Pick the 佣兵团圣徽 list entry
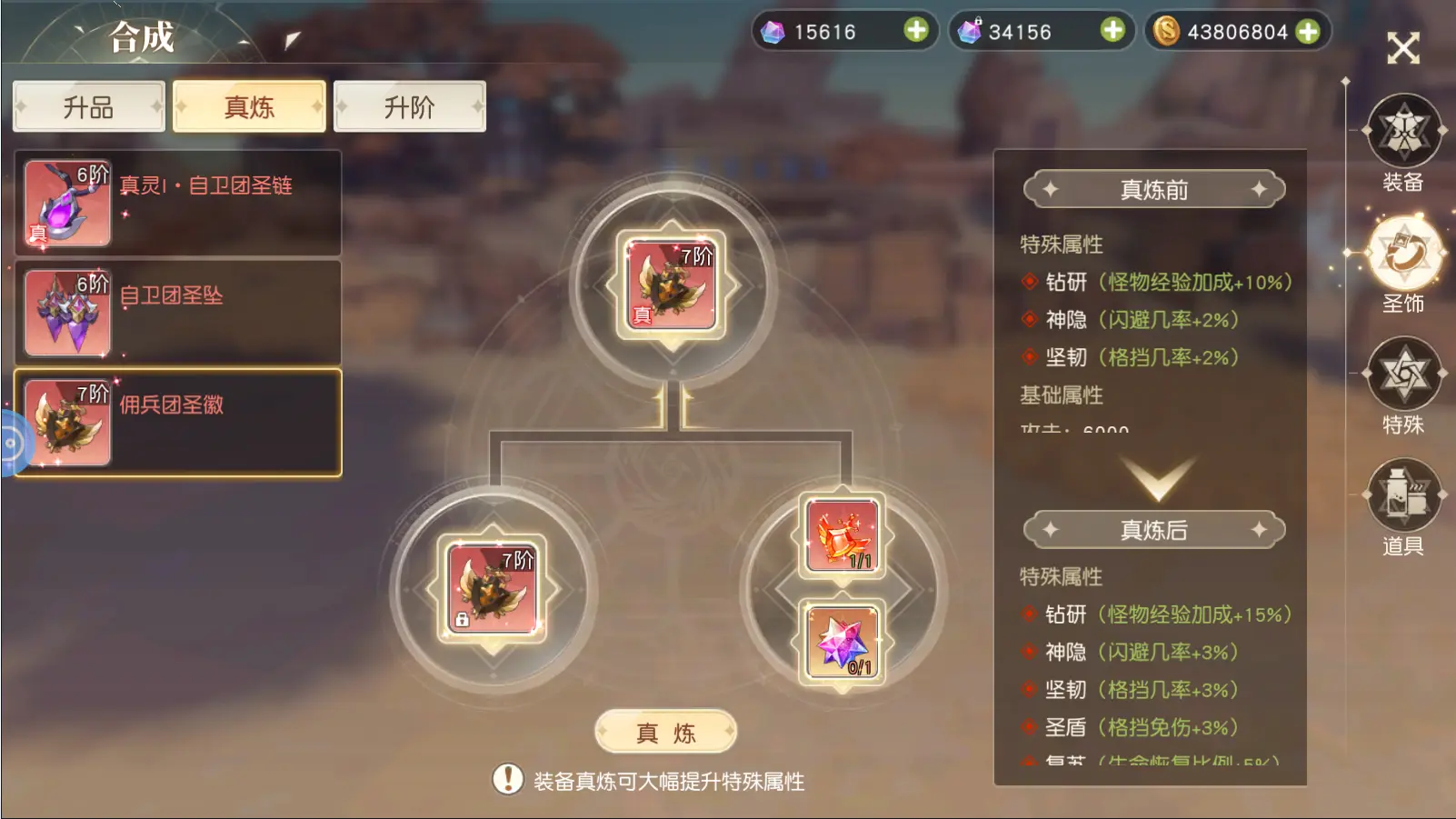The height and width of the screenshot is (819, 1456). click(x=178, y=423)
